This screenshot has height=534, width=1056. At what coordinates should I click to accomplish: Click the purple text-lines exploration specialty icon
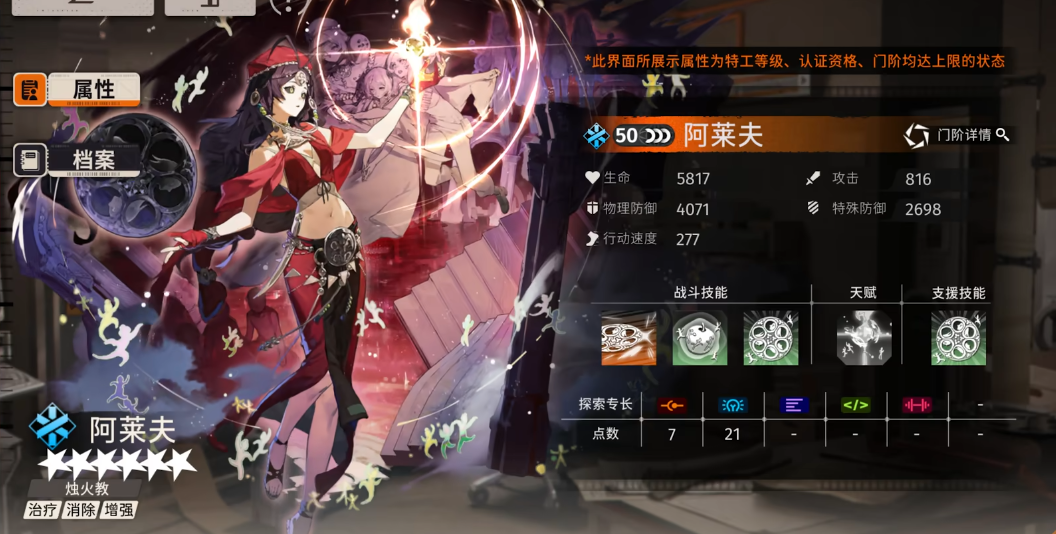coord(794,405)
